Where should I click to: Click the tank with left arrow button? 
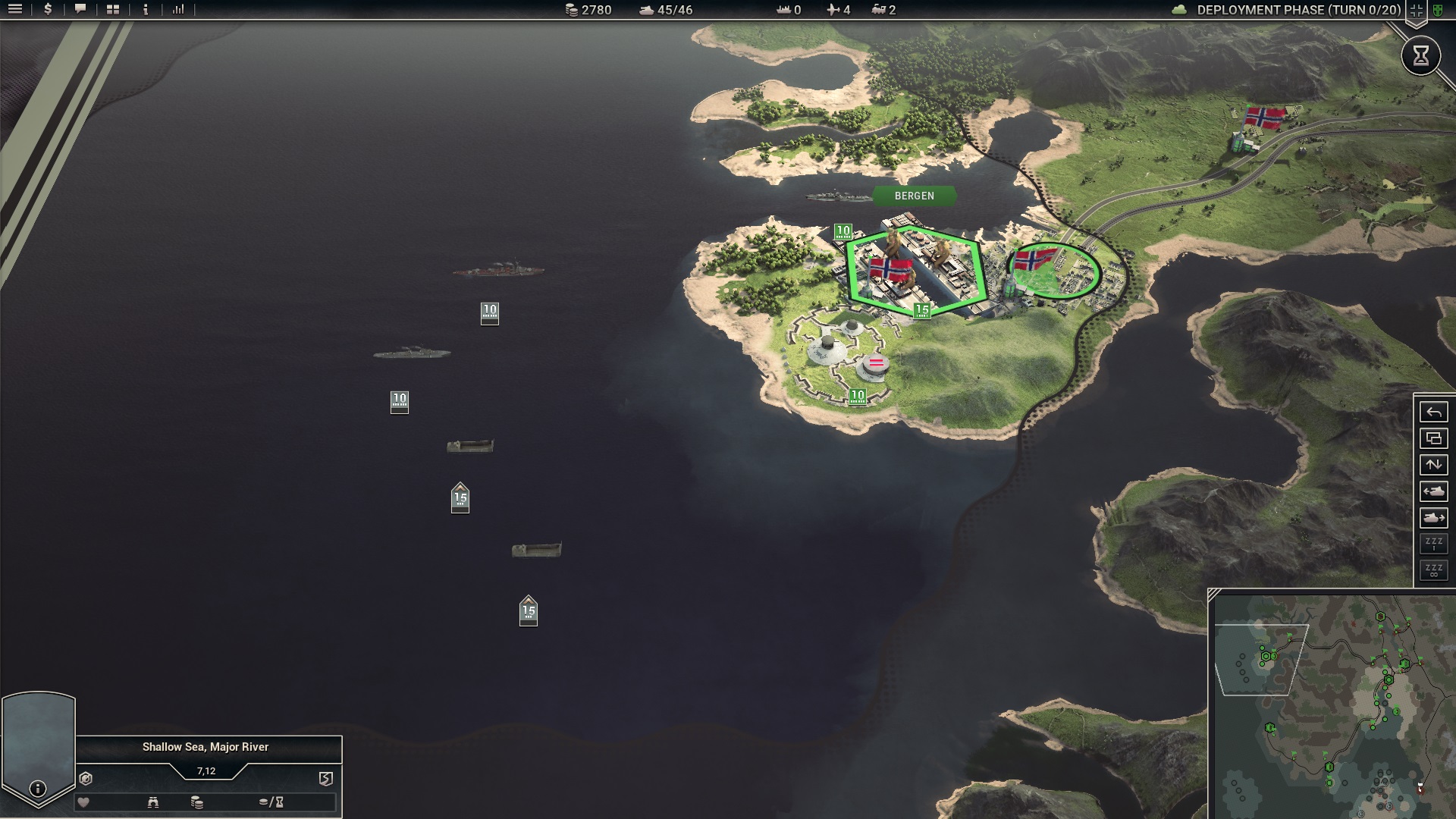[1433, 491]
